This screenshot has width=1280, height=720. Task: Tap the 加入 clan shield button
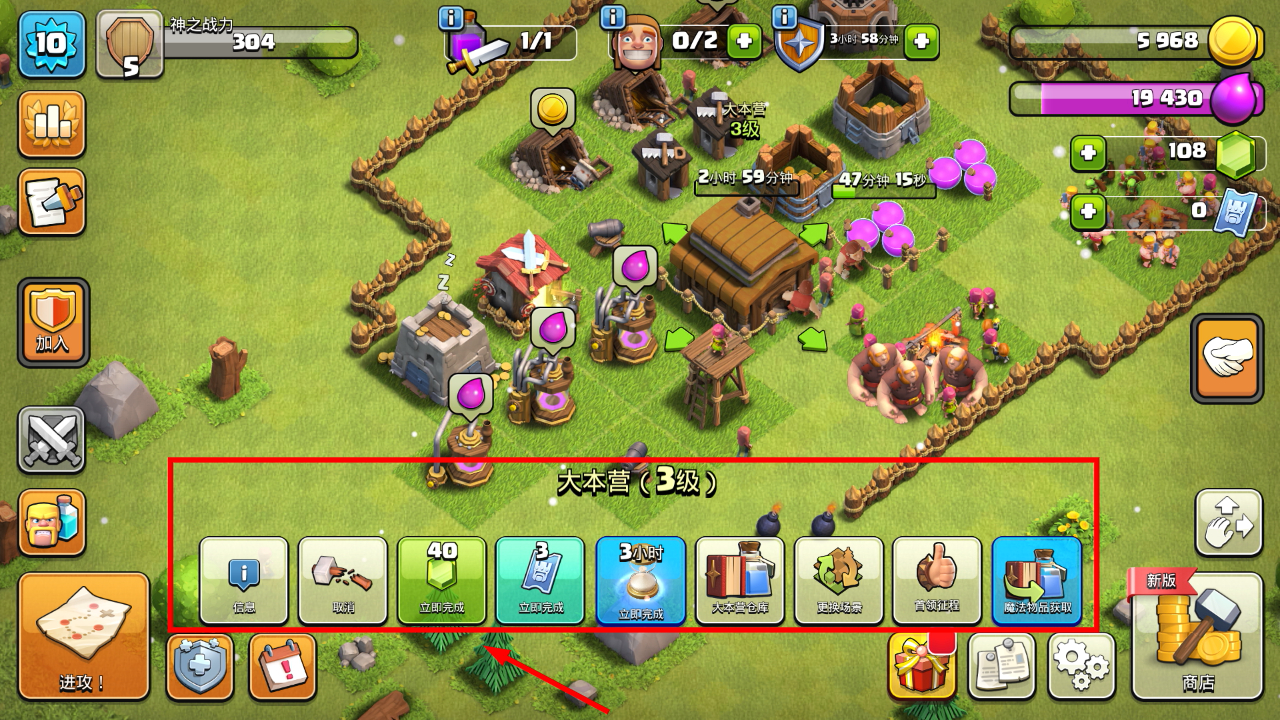click(x=53, y=322)
